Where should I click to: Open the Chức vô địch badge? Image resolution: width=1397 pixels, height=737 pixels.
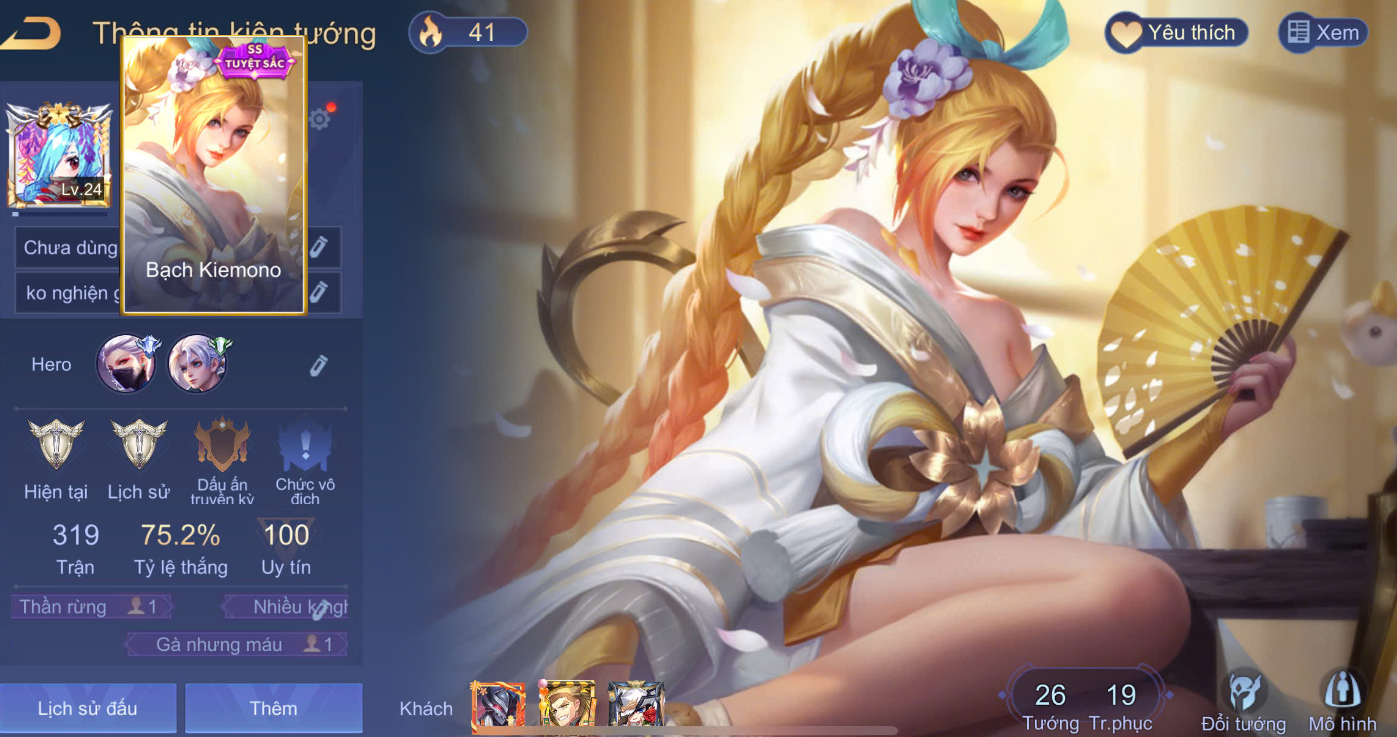(305, 446)
